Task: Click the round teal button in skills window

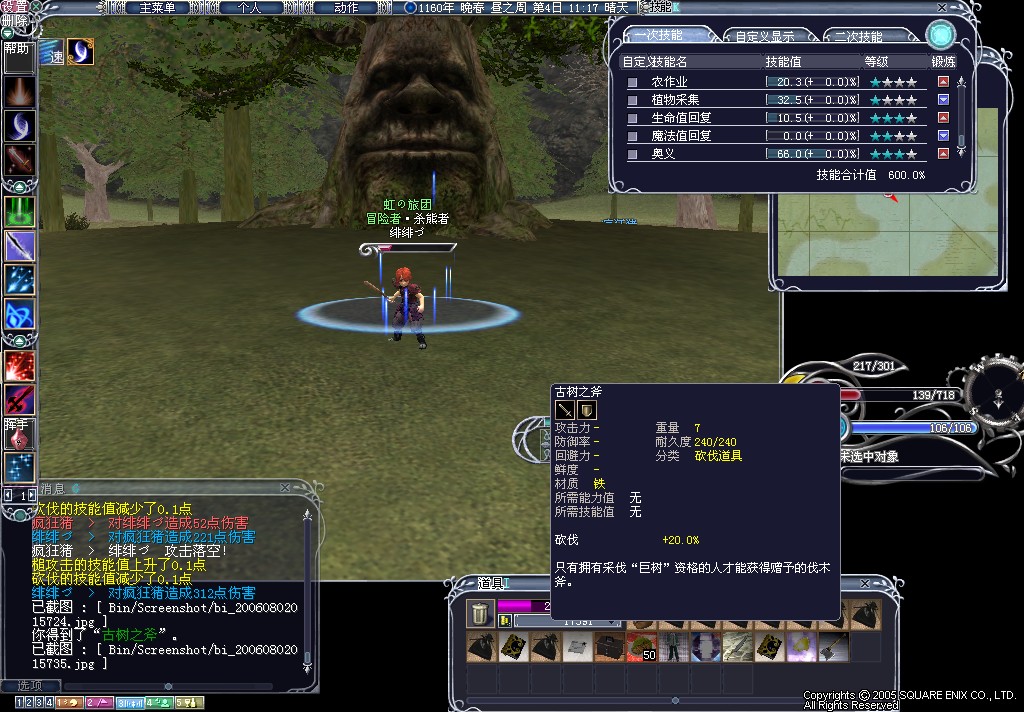Action: (x=940, y=35)
